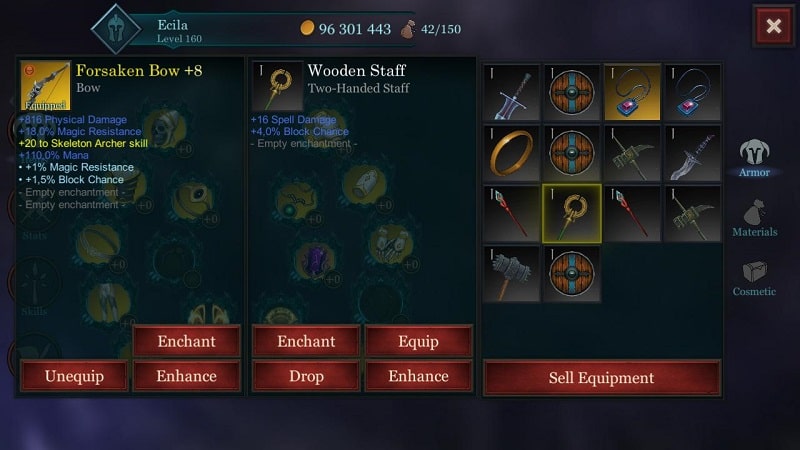Unequip the Forsaken Bow
This screenshot has height=450, width=800.
pyautogui.click(x=74, y=376)
